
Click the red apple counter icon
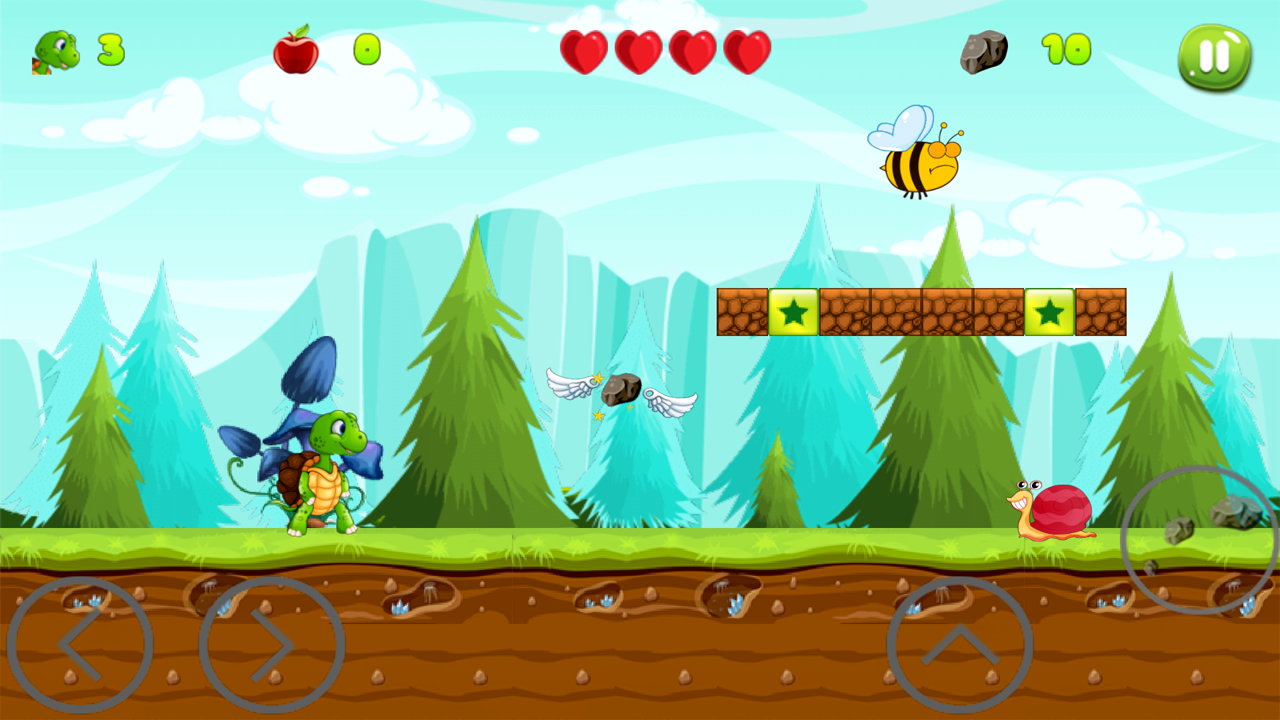click(x=298, y=50)
